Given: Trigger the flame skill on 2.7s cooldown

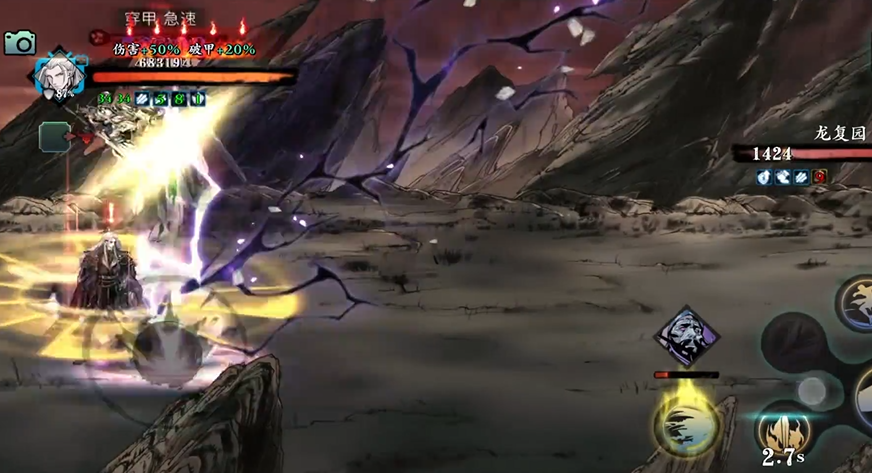Looking at the screenshot, I should 780,435.
